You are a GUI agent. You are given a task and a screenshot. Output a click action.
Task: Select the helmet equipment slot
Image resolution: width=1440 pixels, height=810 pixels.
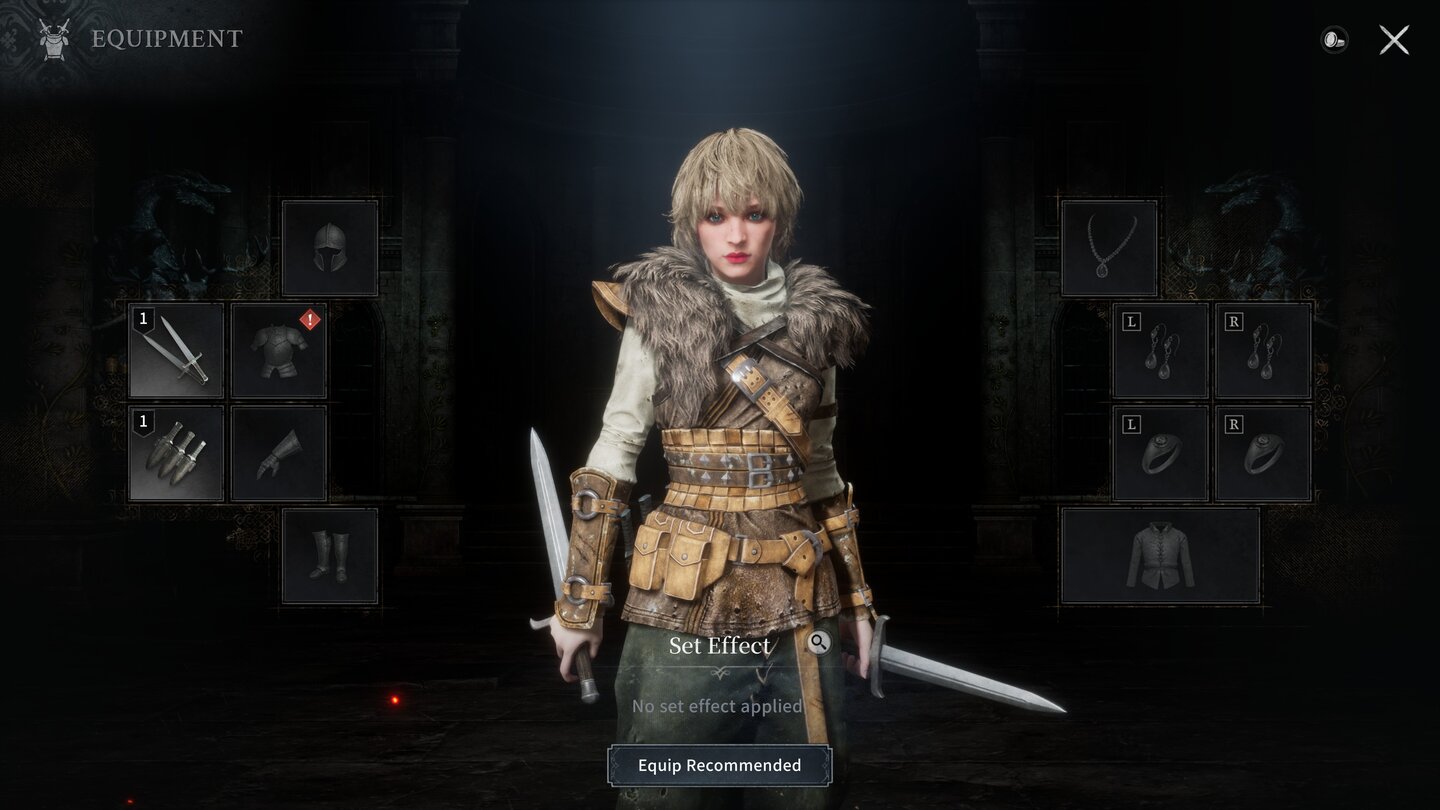pyautogui.click(x=330, y=247)
